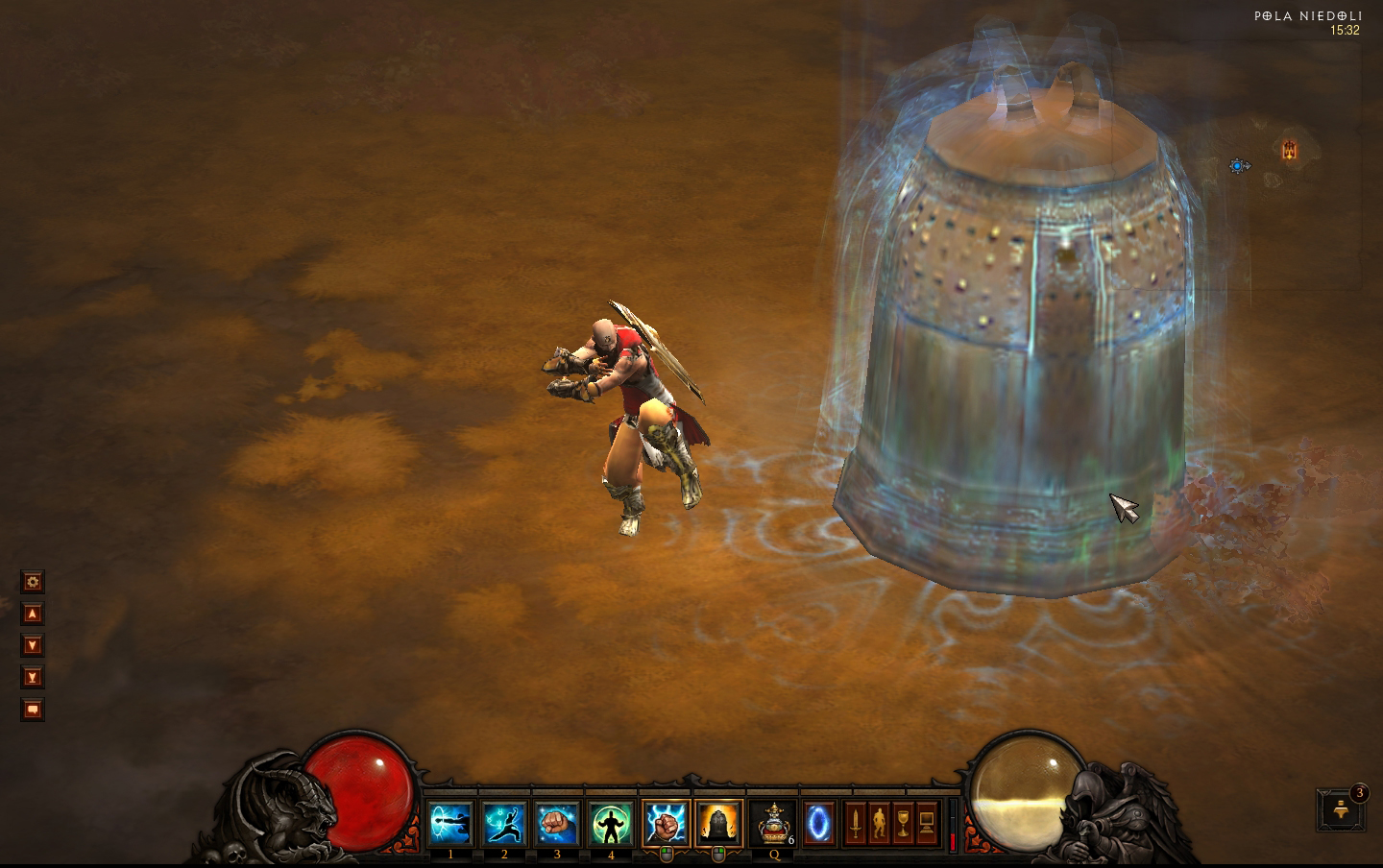Use the blue kick skill in slot 2
The width and height of the screenshot is (1383, 868).
504,824
